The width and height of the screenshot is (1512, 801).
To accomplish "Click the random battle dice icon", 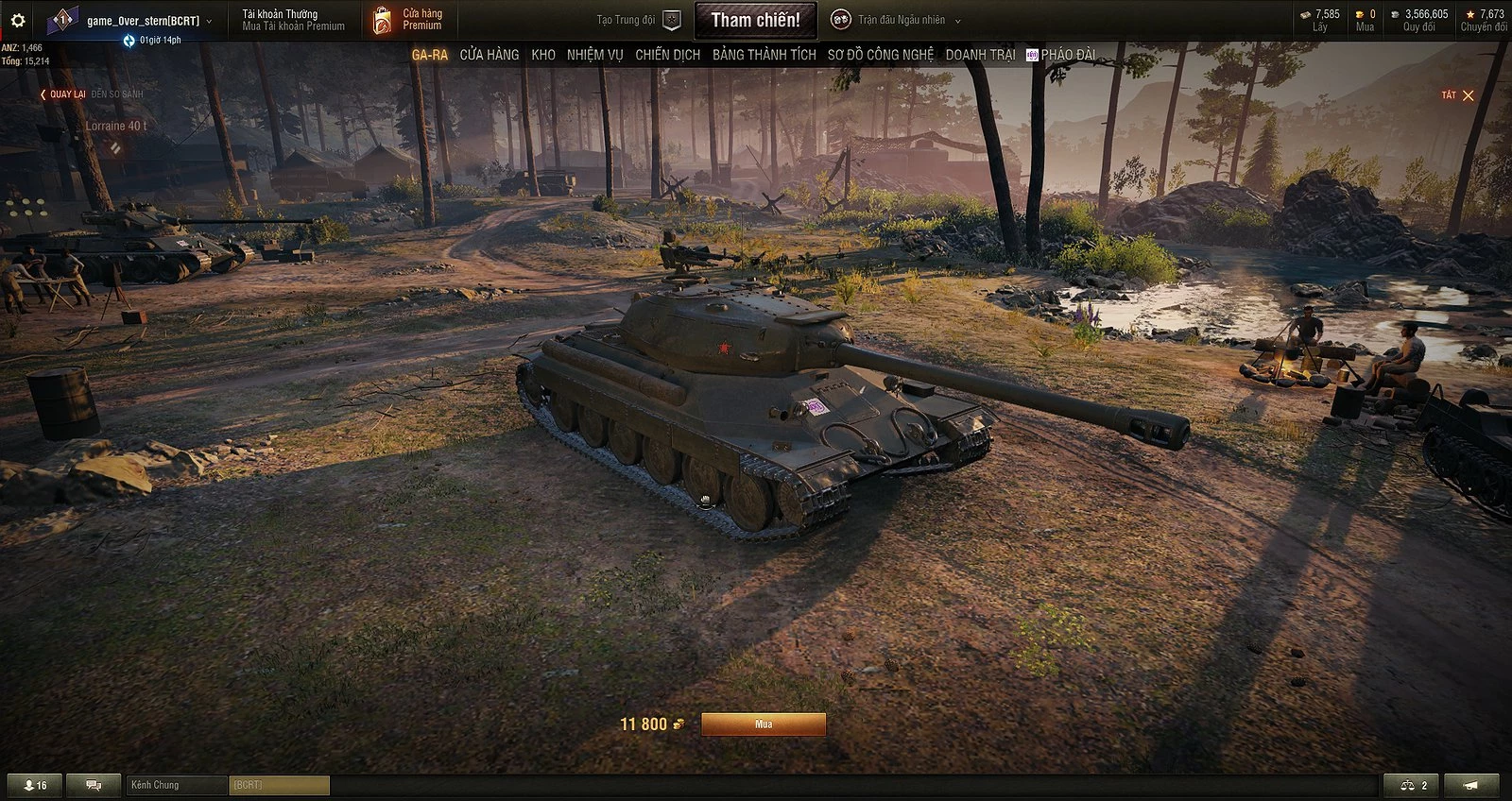I will [841, 17].
